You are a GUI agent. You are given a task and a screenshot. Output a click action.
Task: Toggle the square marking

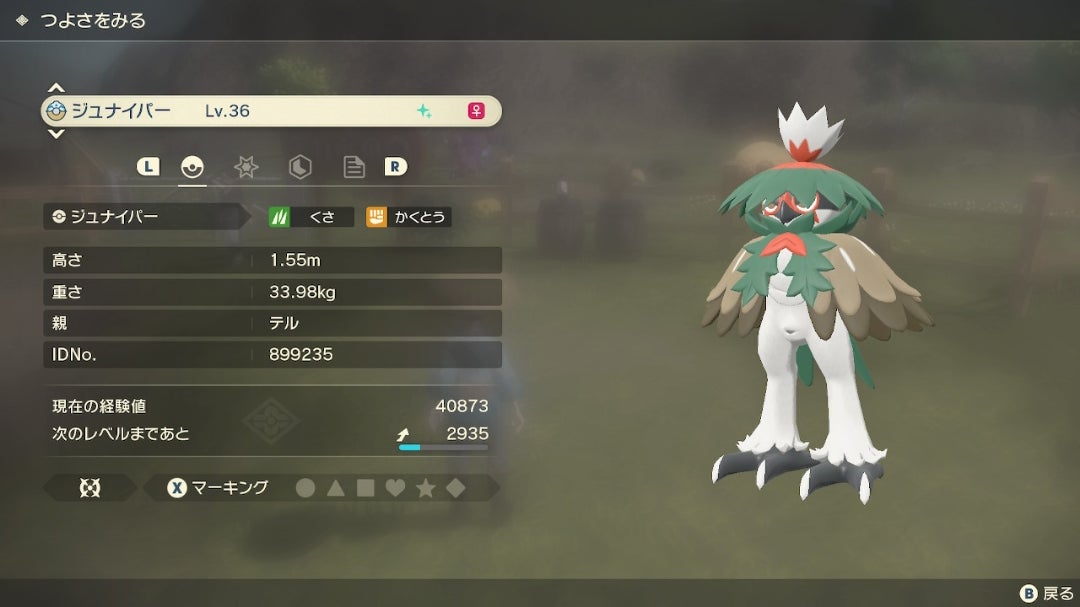point(366,488)
